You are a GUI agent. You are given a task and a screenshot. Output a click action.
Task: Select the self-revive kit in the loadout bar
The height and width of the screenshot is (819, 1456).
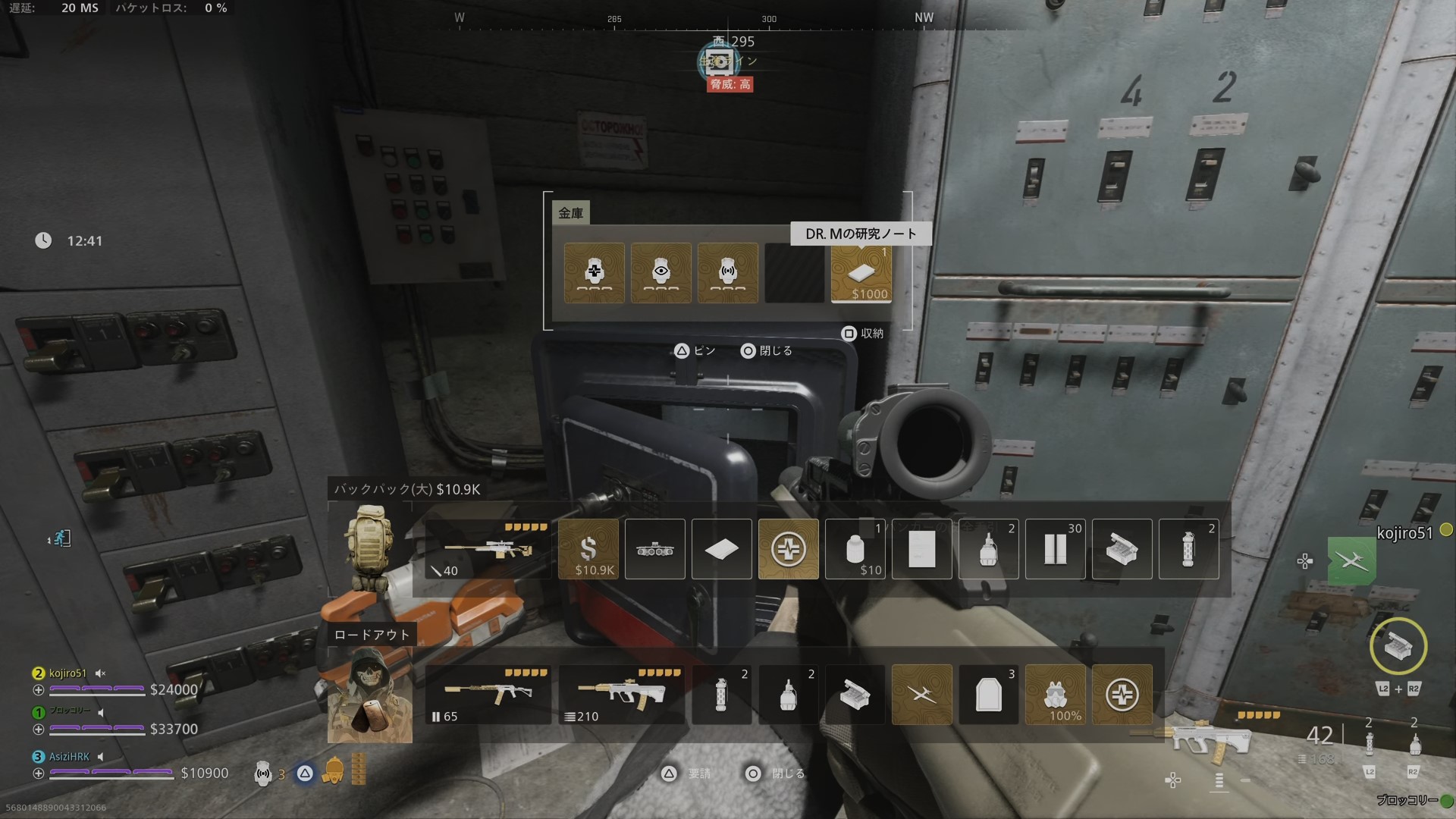tap(1122, 694)
